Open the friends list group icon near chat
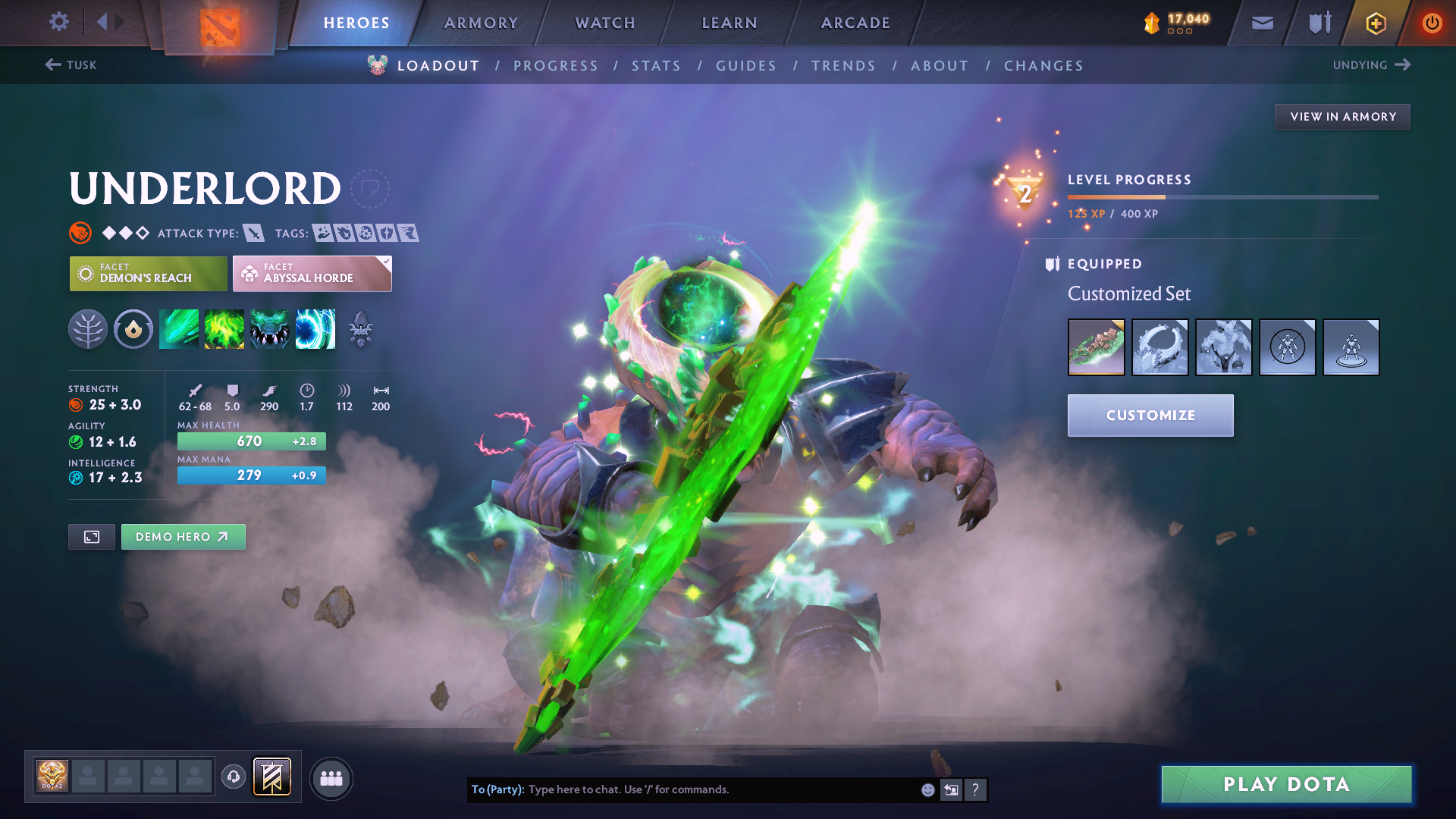Viewport: 1456px width, 819px height. 331,777
